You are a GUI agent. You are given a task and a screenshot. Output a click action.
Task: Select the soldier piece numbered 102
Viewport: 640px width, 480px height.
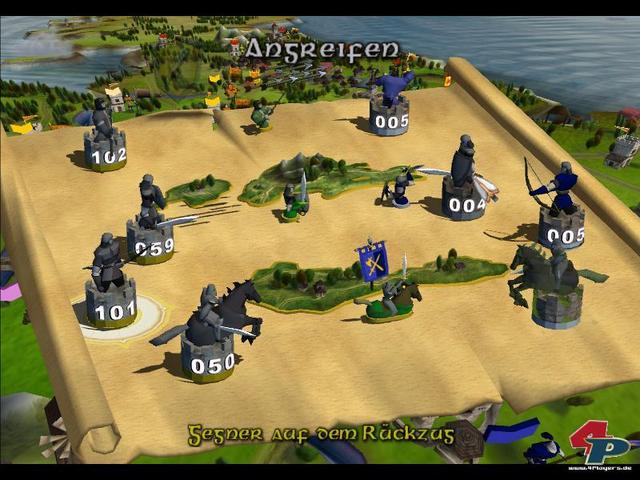click(x=105, y=140)
